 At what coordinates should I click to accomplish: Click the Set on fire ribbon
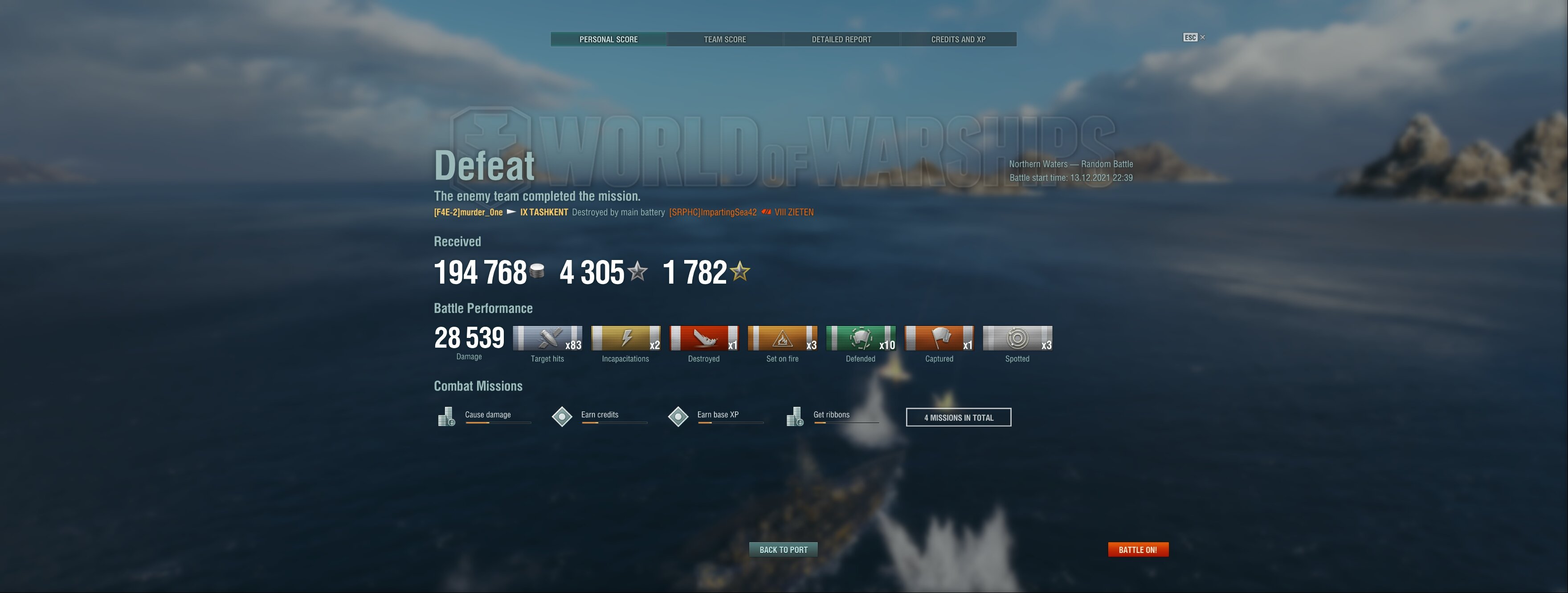point(782,339)
